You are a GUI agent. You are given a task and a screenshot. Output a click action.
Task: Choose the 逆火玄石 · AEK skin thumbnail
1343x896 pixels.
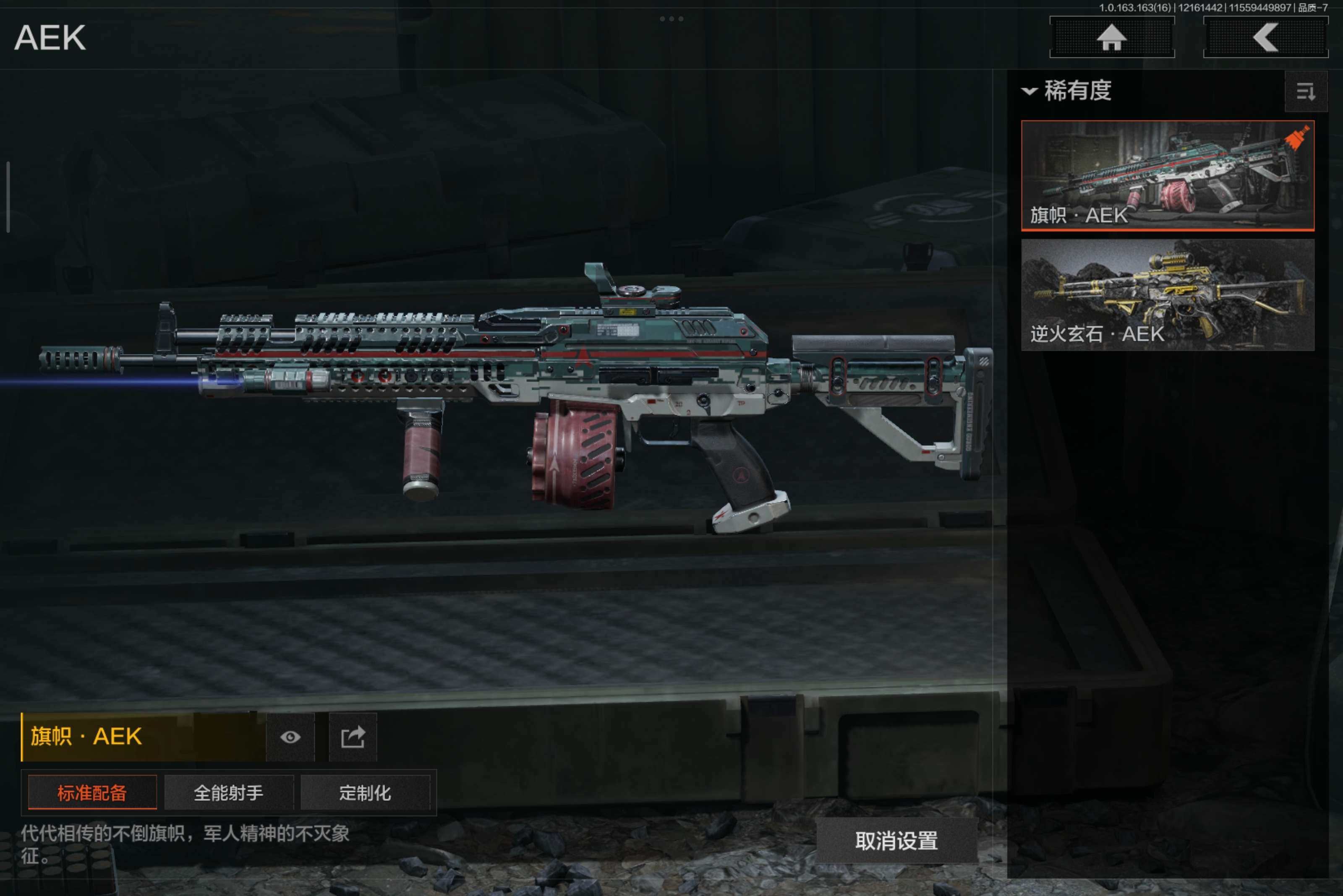[x=1167, y=294]
